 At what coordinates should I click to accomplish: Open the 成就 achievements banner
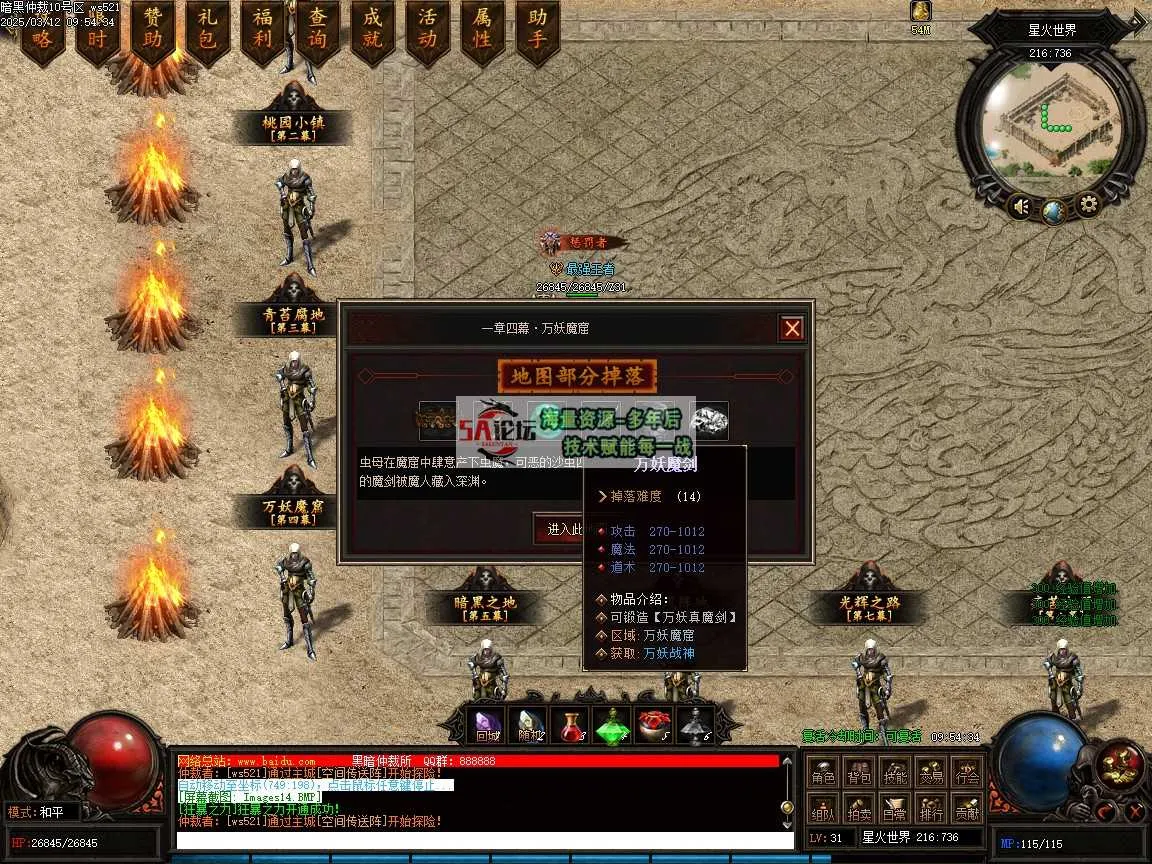coord(373,30)
